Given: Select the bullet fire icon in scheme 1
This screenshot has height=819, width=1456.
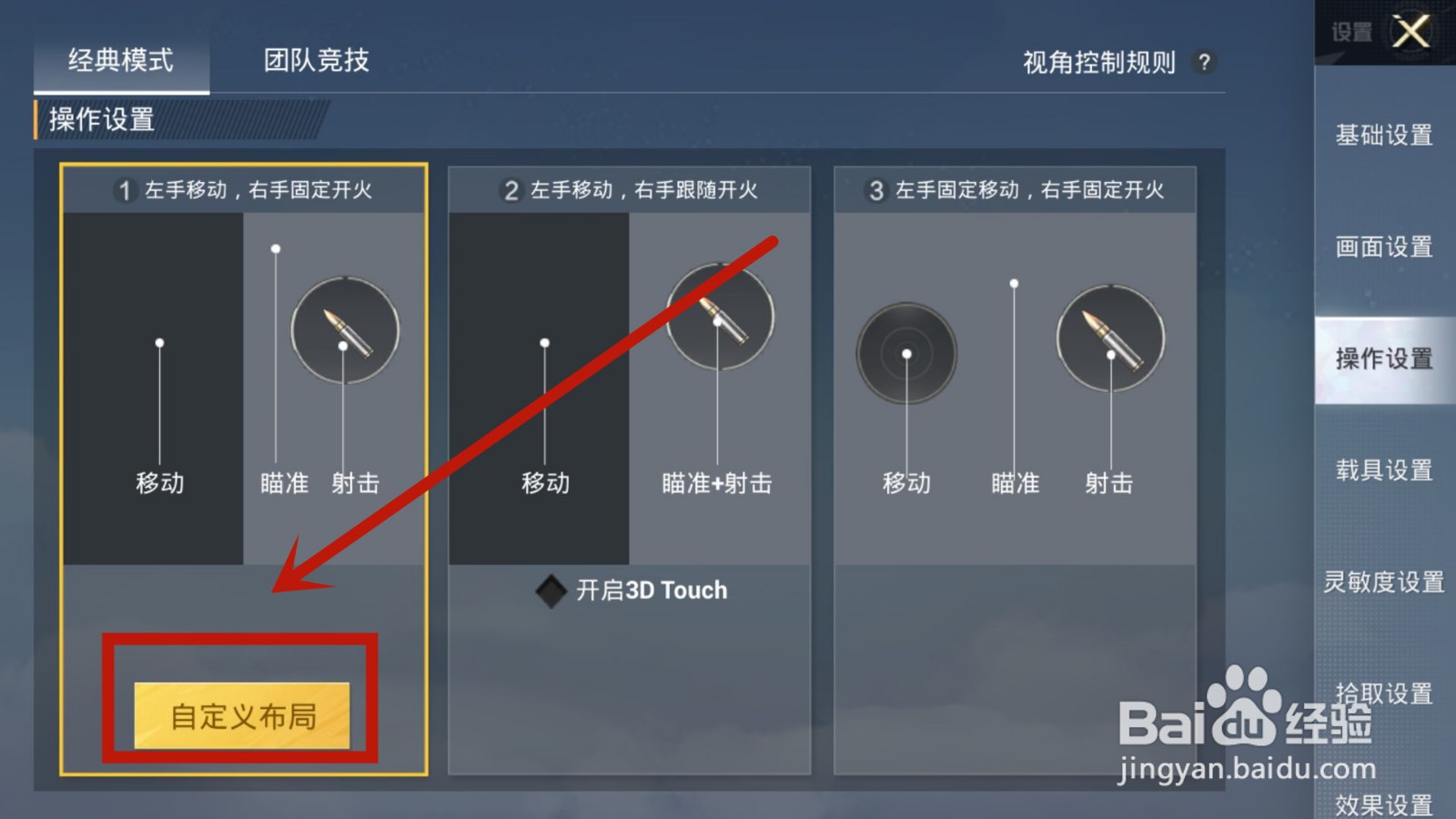Looking at the screenshot, I should [x=344, y=330].
